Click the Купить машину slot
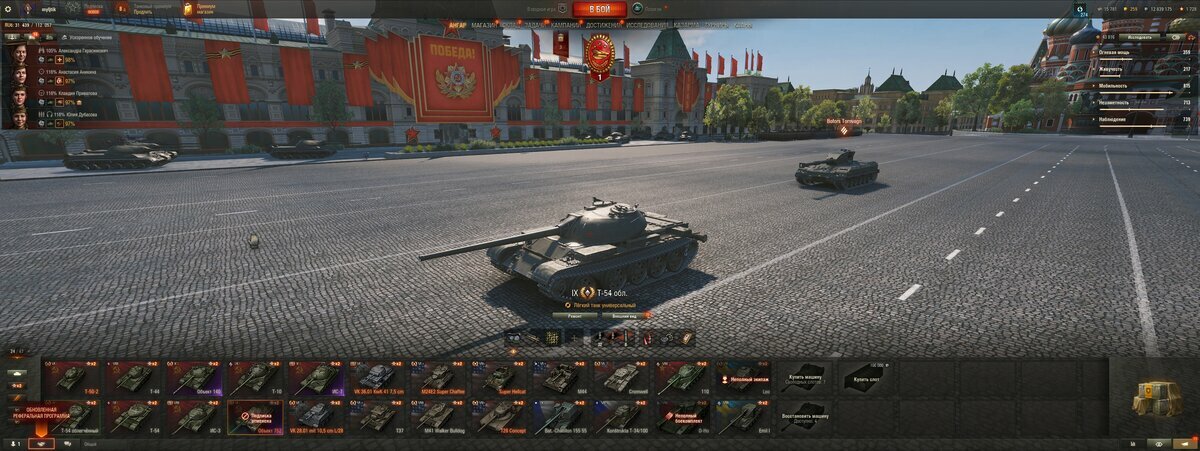This screenshot has width=1200, height=451. click(x=804, y=378)
